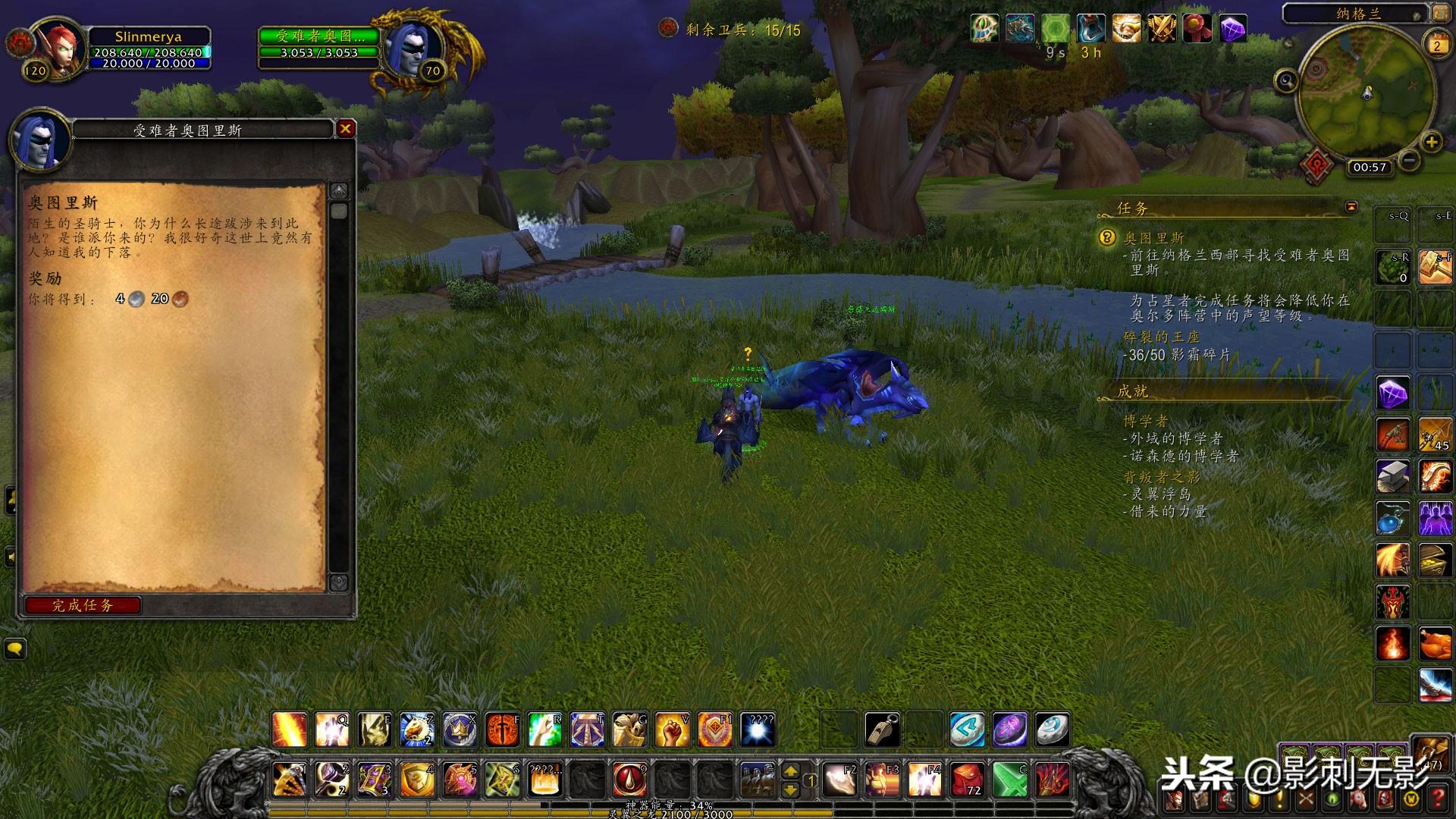The height and width of the screenshot is (819, 1456).
Task: Select the 奥图里斯 quest in the tracker
Action: (x=1153, y=238)
